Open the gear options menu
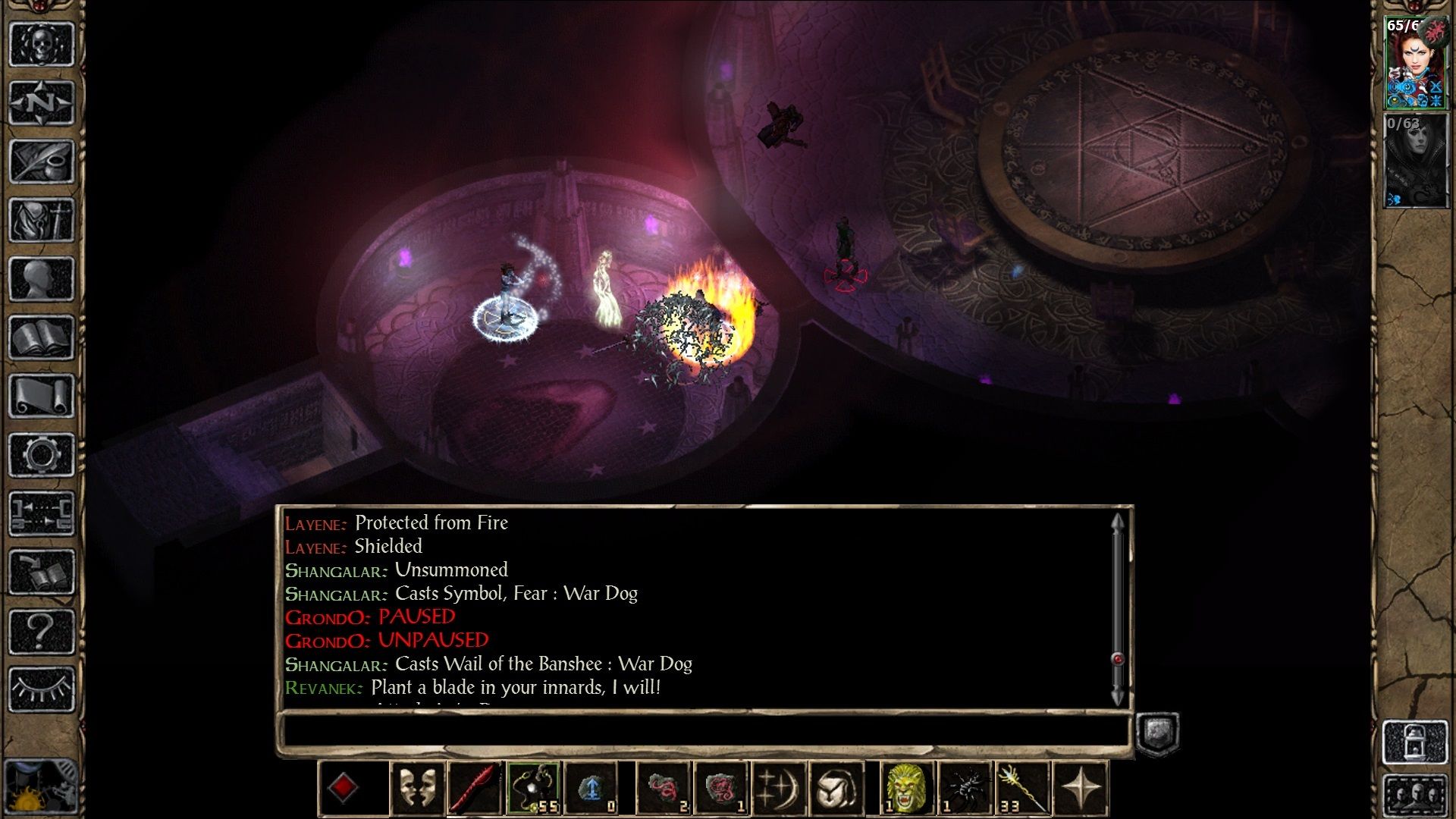 click(41, 455)
